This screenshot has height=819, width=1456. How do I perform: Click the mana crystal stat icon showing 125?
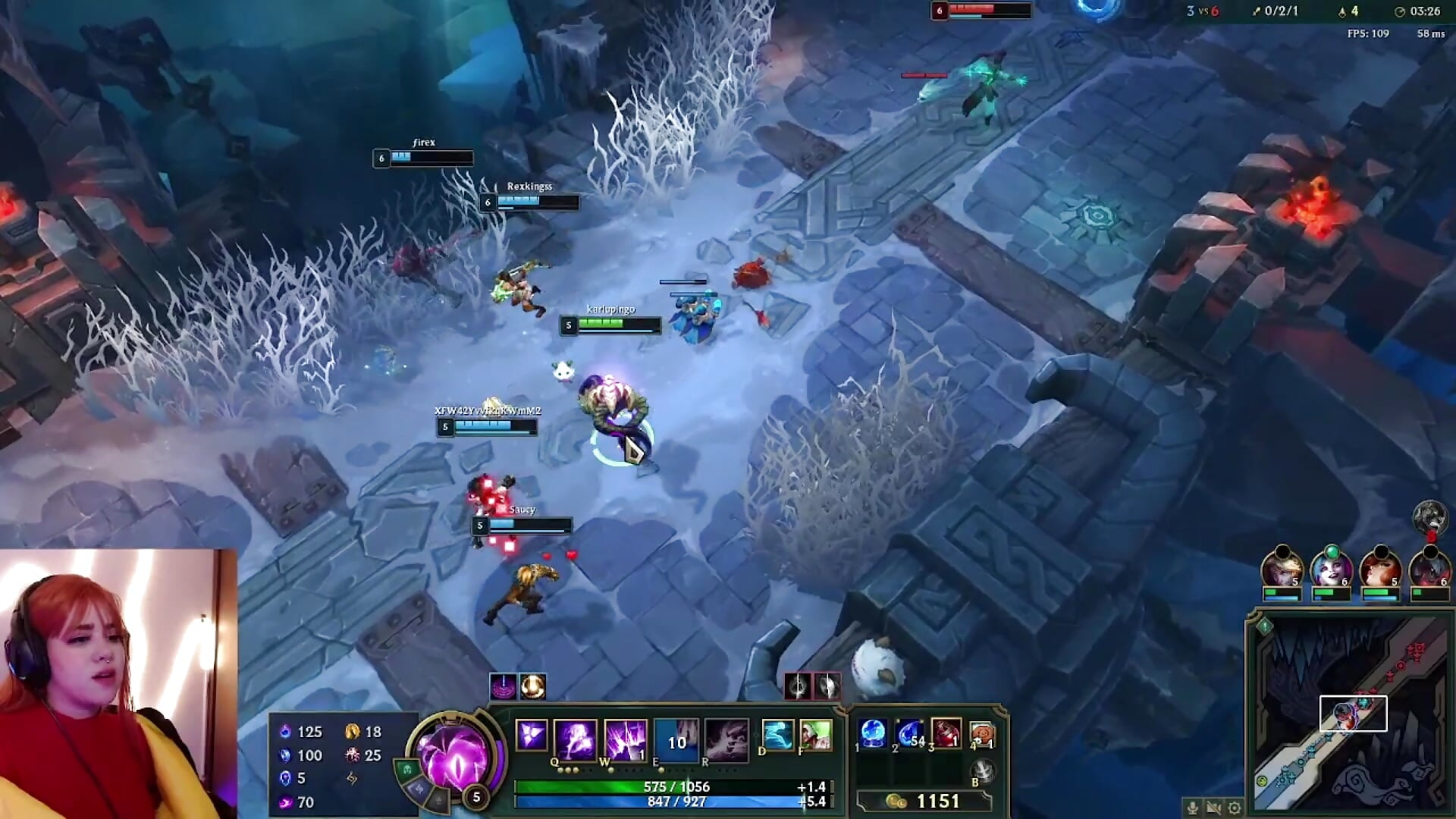coord(284,732)
